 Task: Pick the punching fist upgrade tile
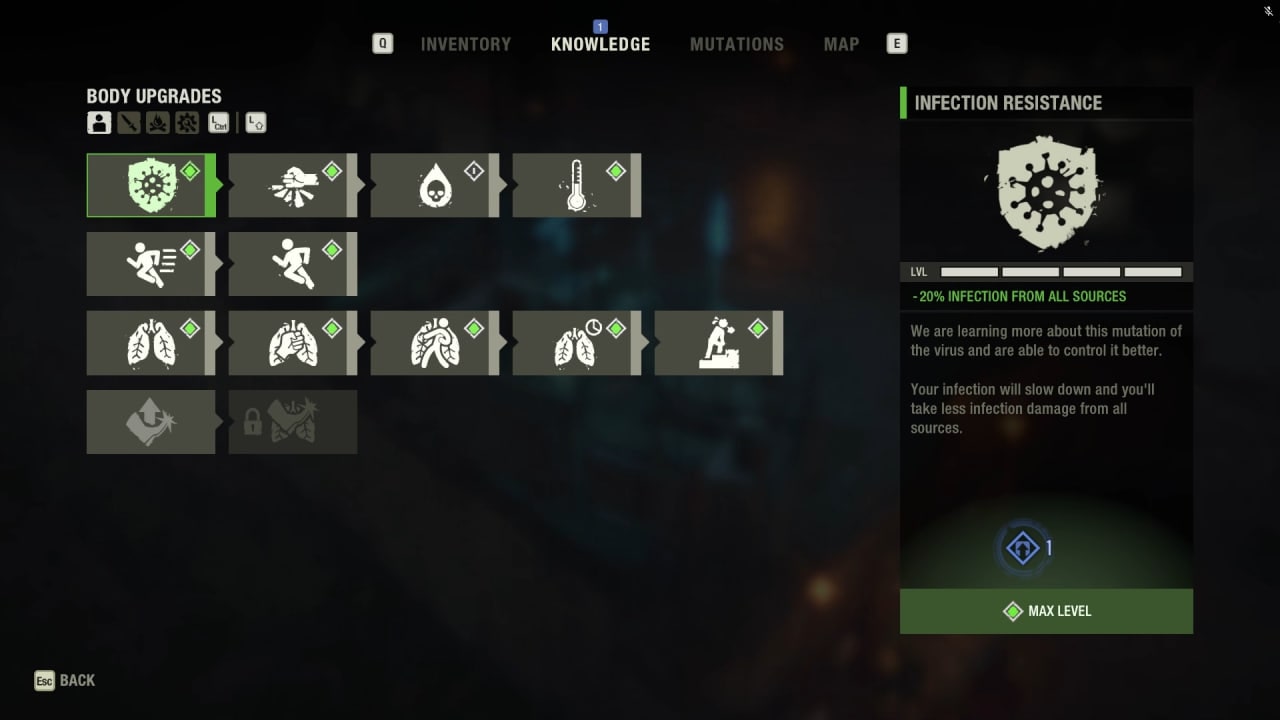coord(292,185)
